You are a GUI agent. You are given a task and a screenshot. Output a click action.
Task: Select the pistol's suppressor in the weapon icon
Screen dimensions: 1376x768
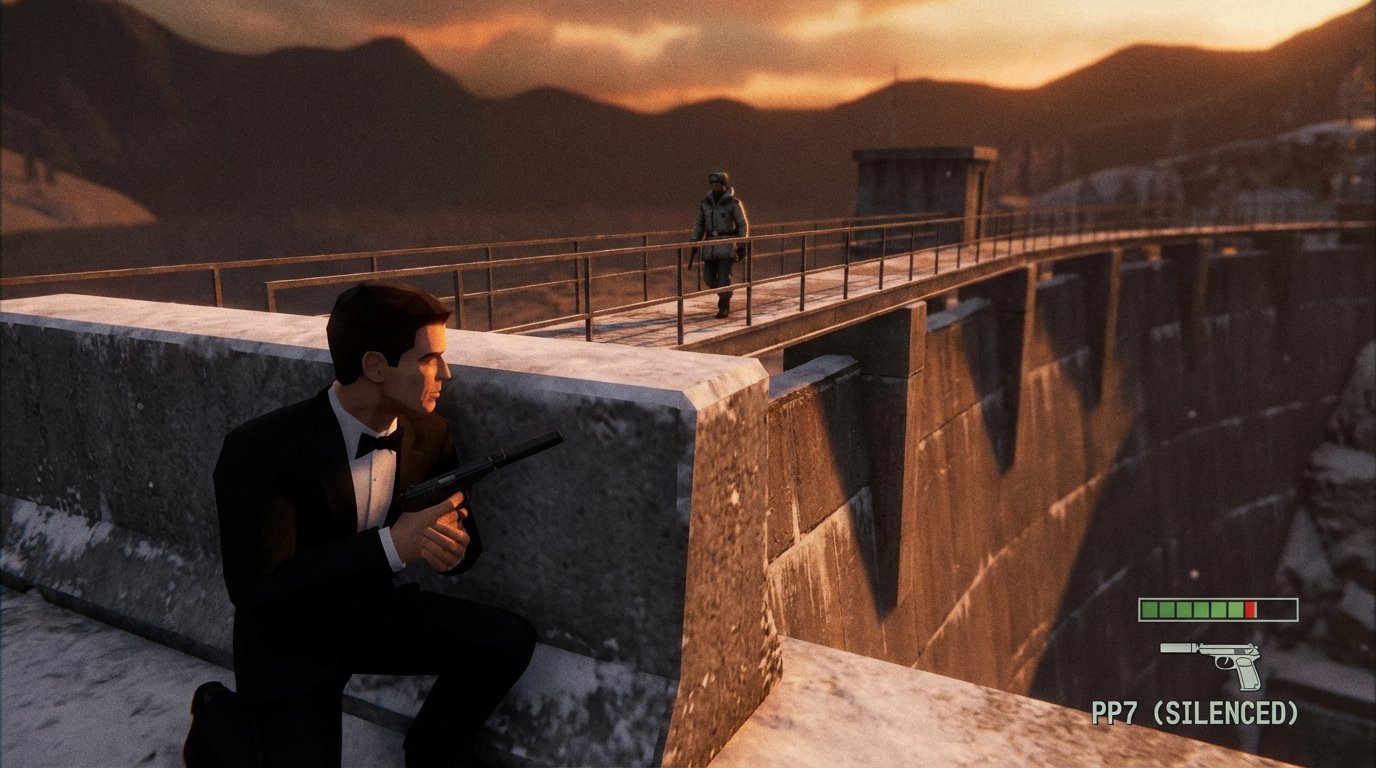pyautogui.click(x=1176, y=650)
